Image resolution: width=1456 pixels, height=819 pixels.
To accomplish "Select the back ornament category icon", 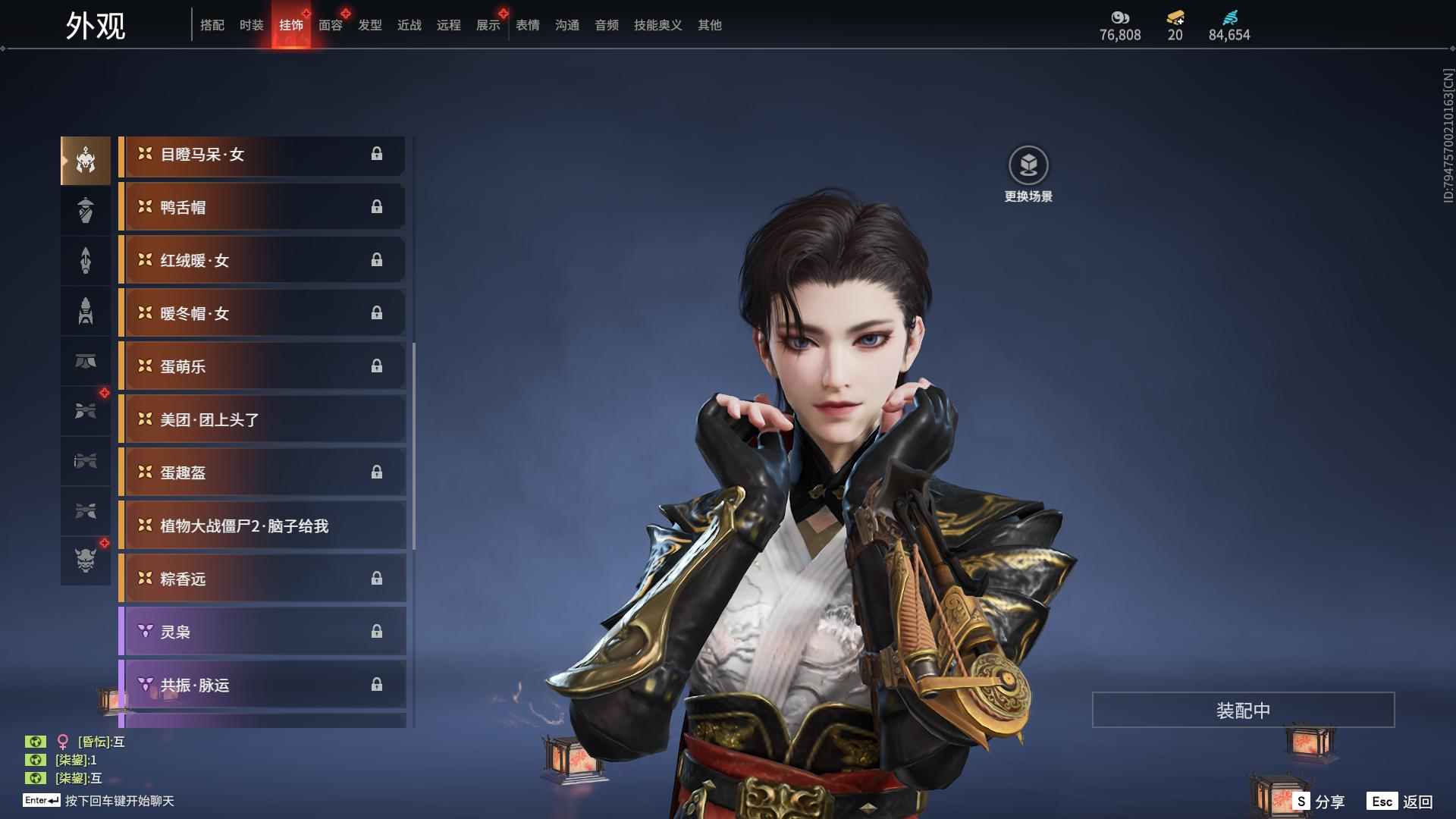I will click(86, 260).
